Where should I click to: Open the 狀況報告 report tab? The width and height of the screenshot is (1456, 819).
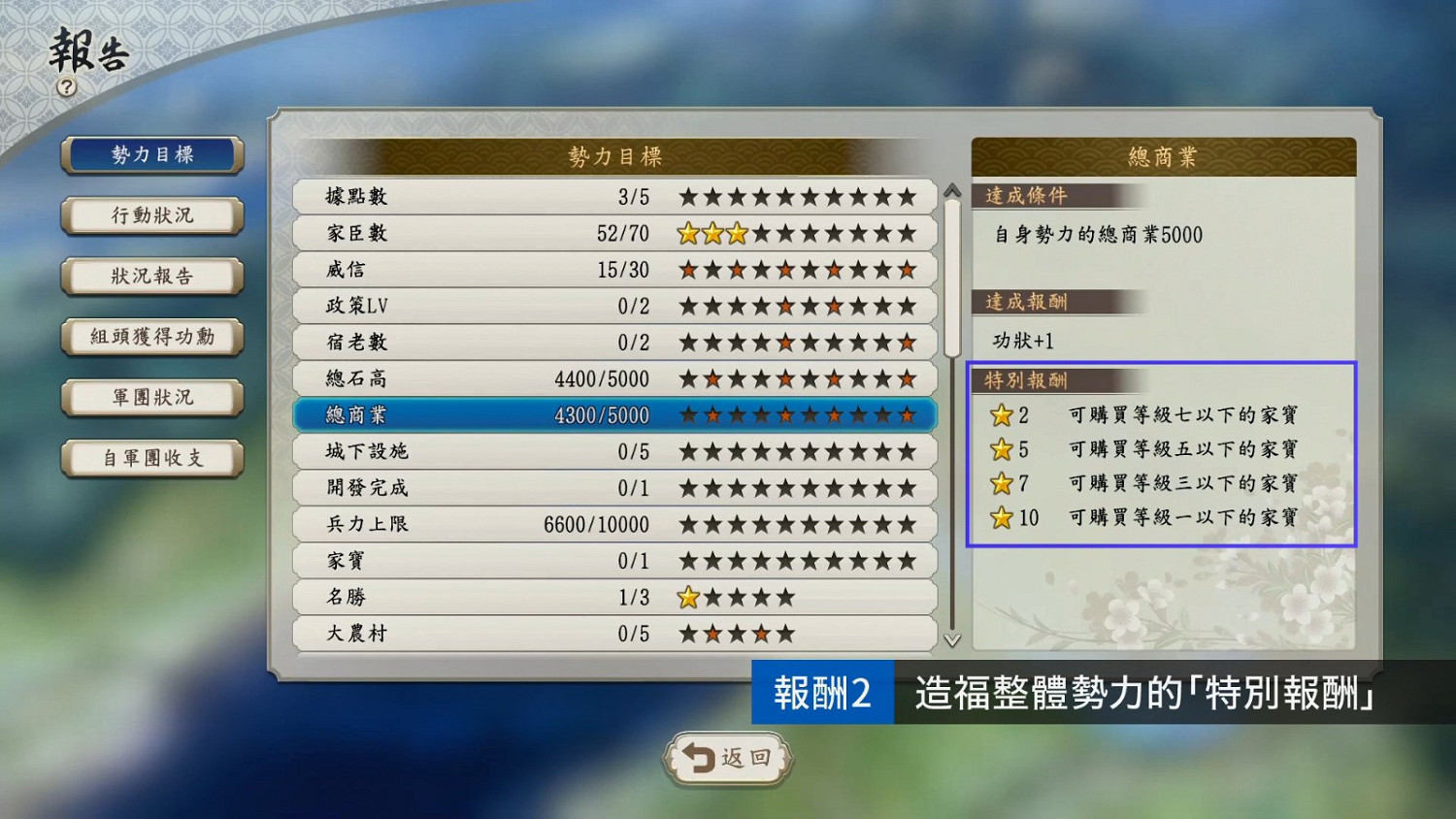[x=150, y=277]
